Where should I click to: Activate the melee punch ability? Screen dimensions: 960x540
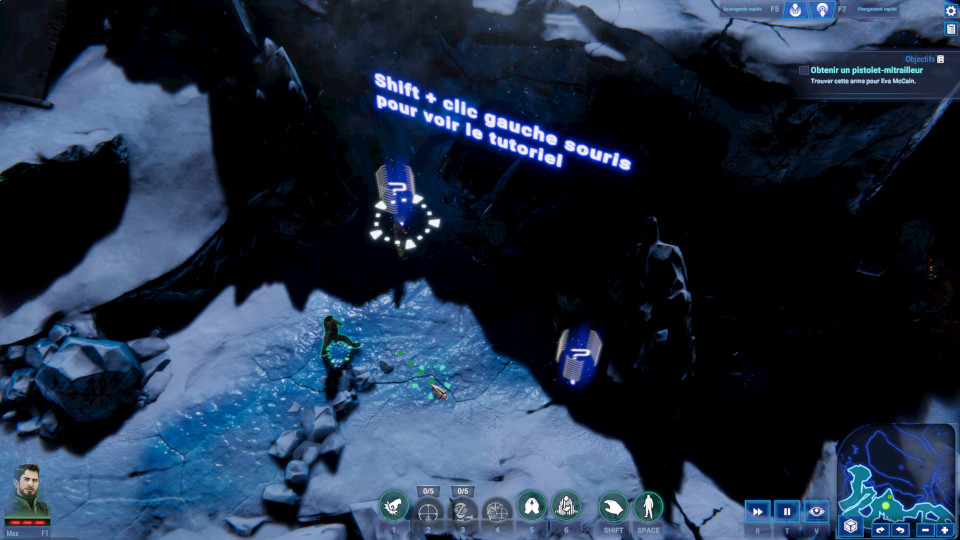[x=394, y=508]
